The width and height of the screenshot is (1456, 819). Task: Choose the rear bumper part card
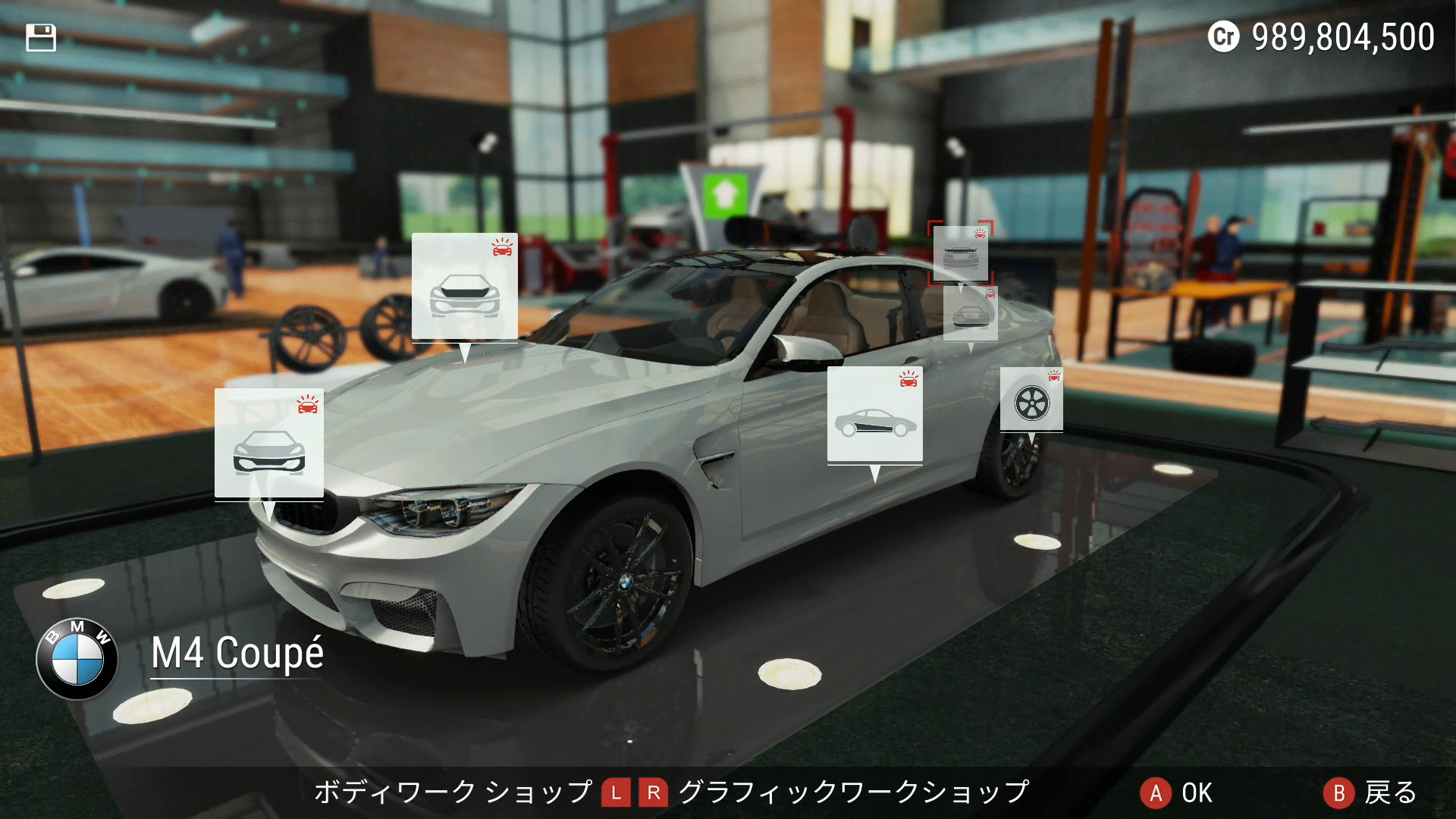point(970,313)
